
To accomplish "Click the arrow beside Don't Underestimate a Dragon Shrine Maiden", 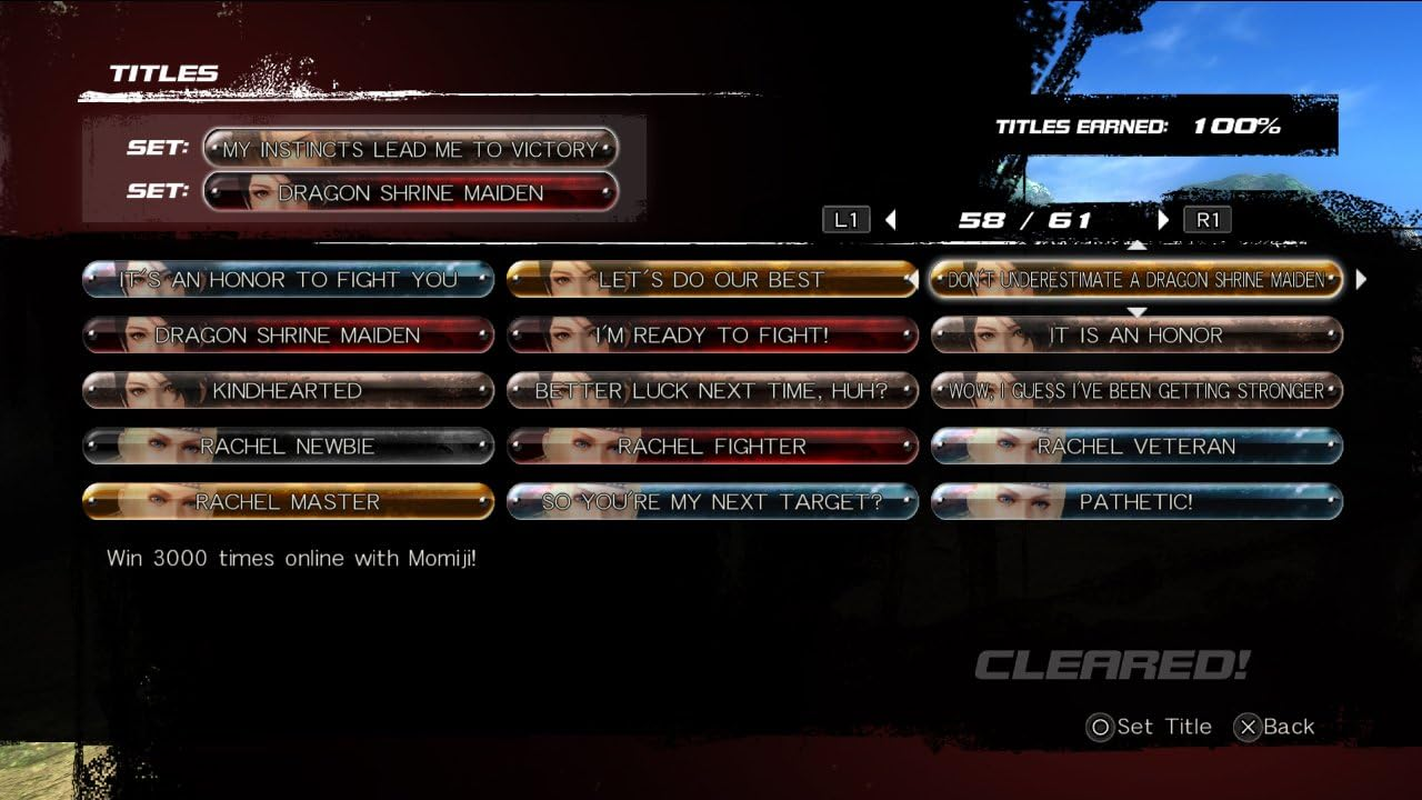I will [x=1360, y=281].
